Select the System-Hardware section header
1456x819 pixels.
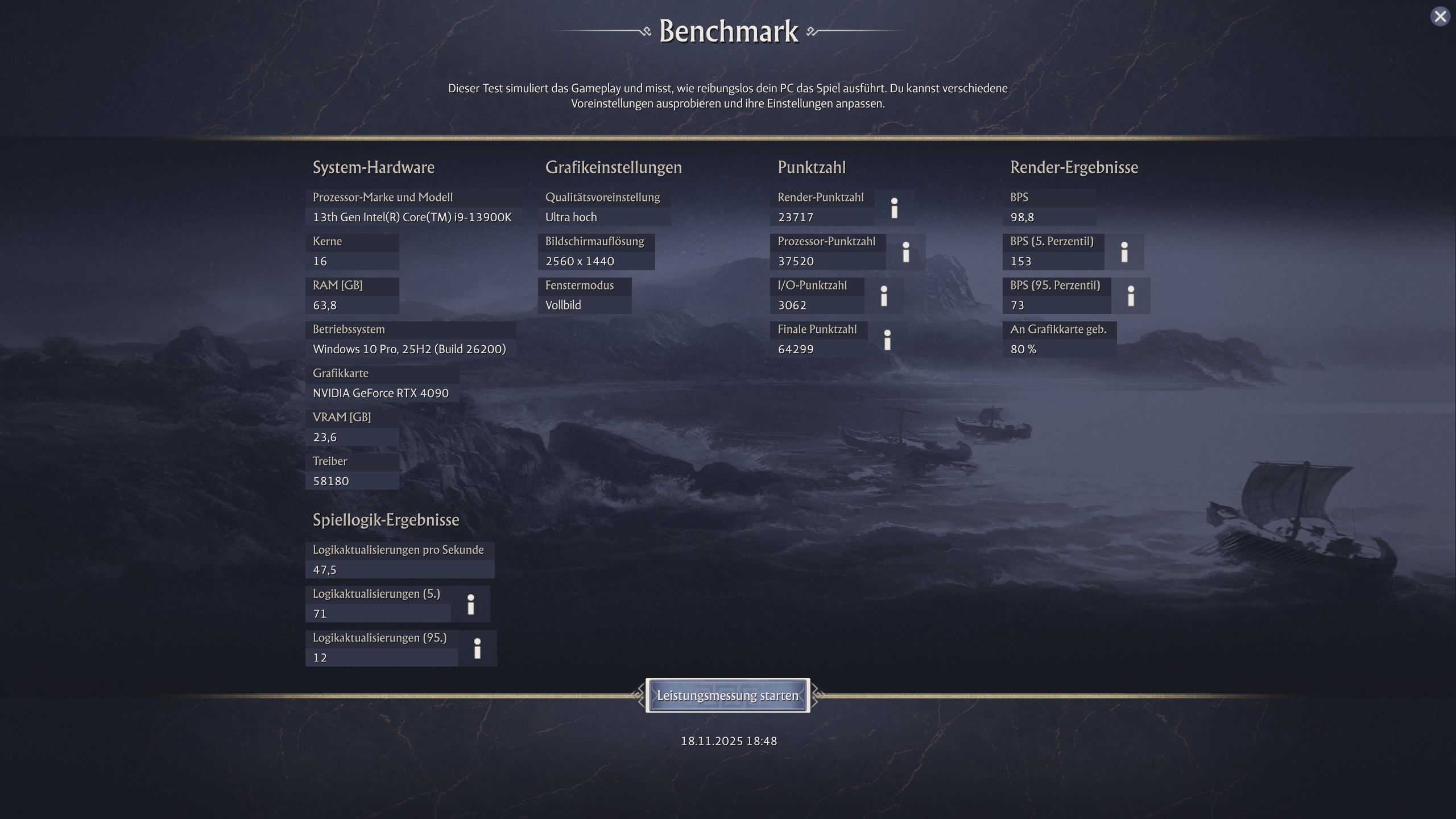tap(373, 167)
